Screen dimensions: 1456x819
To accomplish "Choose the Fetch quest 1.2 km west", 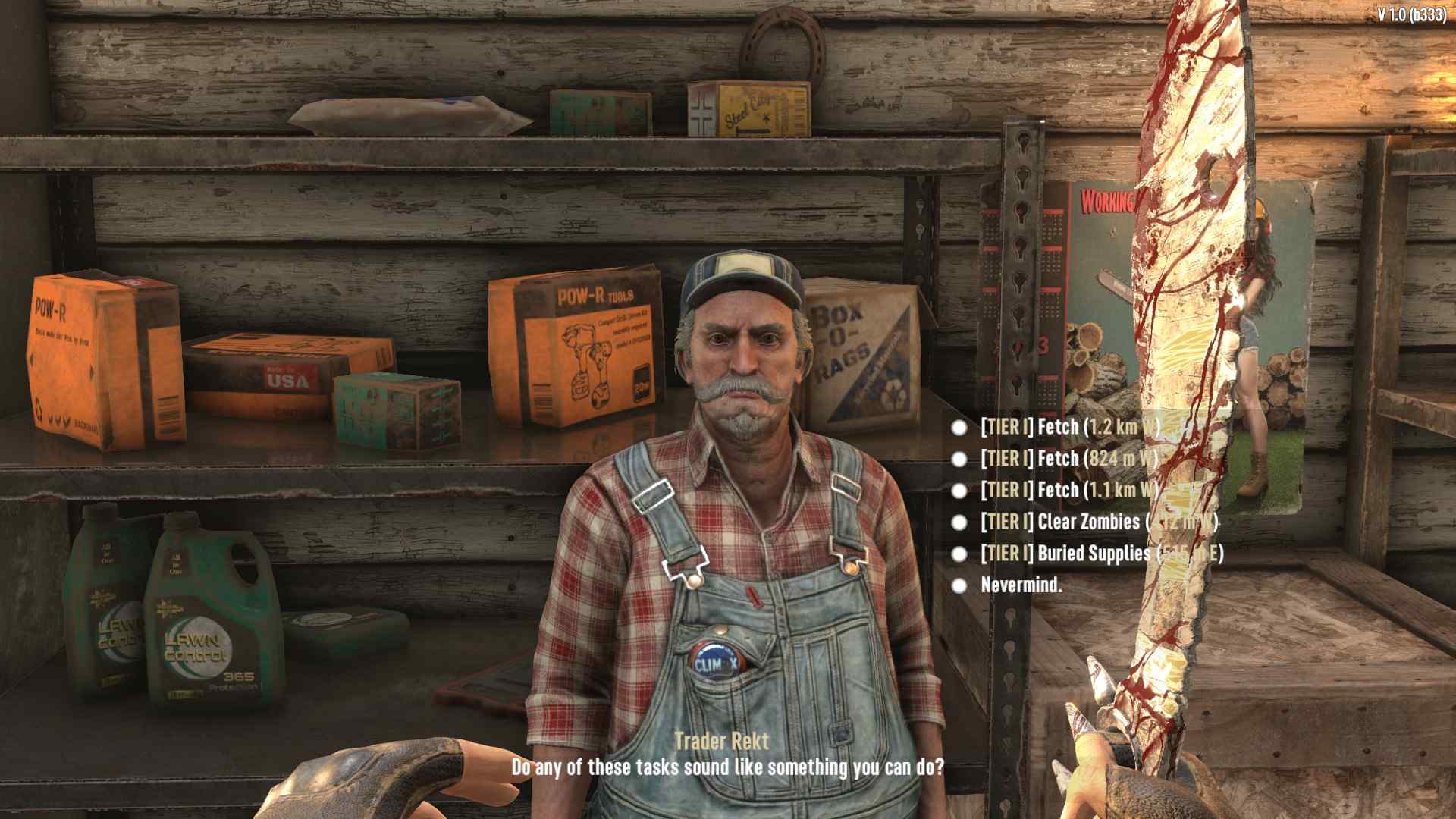I will pyautogui.click(x=1069, y=428).
